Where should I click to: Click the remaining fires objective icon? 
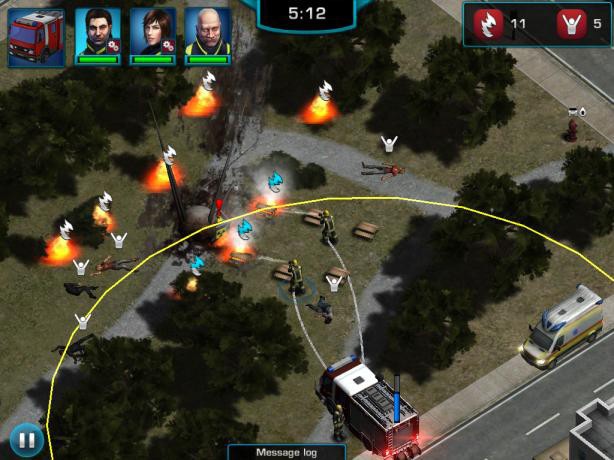[x=490, y=23]
